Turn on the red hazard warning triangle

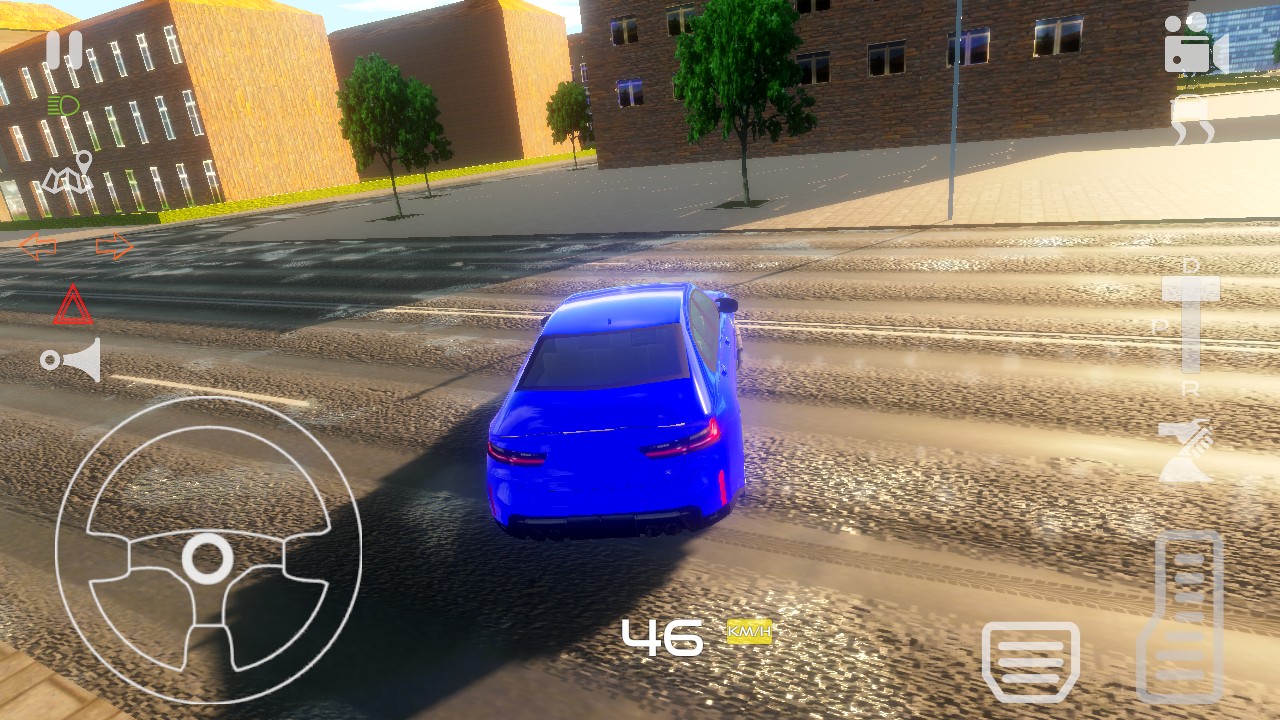pyautogui.click(x=73, y=306)
